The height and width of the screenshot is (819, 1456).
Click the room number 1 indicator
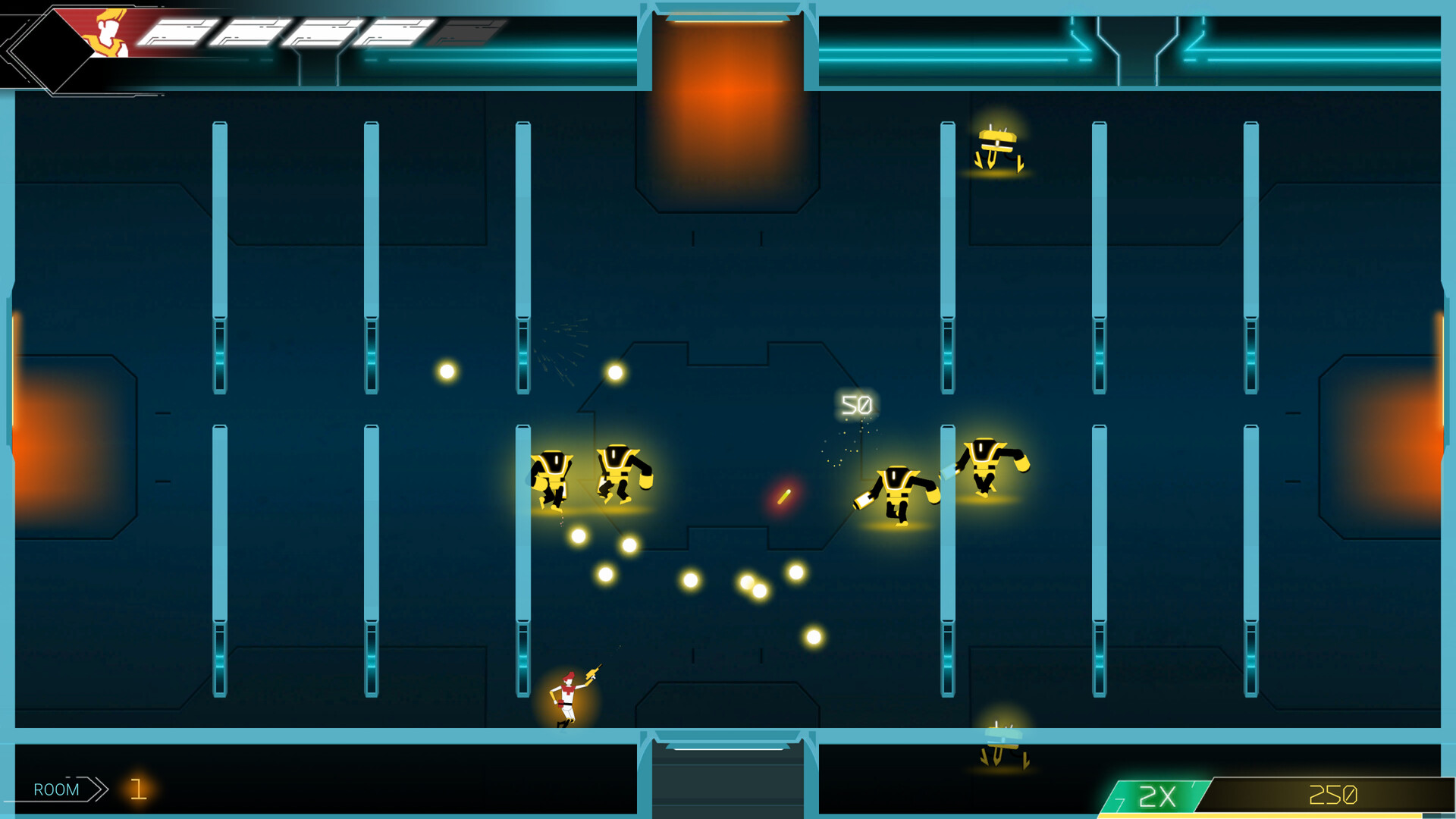tap(139, 790)
